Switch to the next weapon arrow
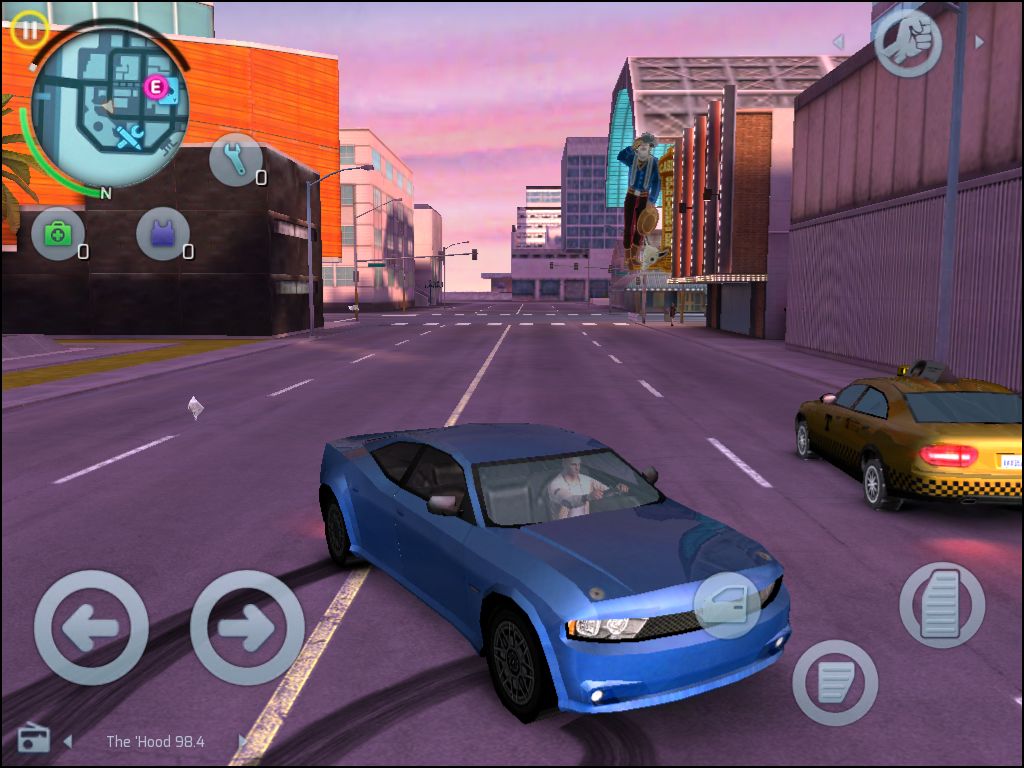This screenshot has height=768, width=1024. coord(979,42)
